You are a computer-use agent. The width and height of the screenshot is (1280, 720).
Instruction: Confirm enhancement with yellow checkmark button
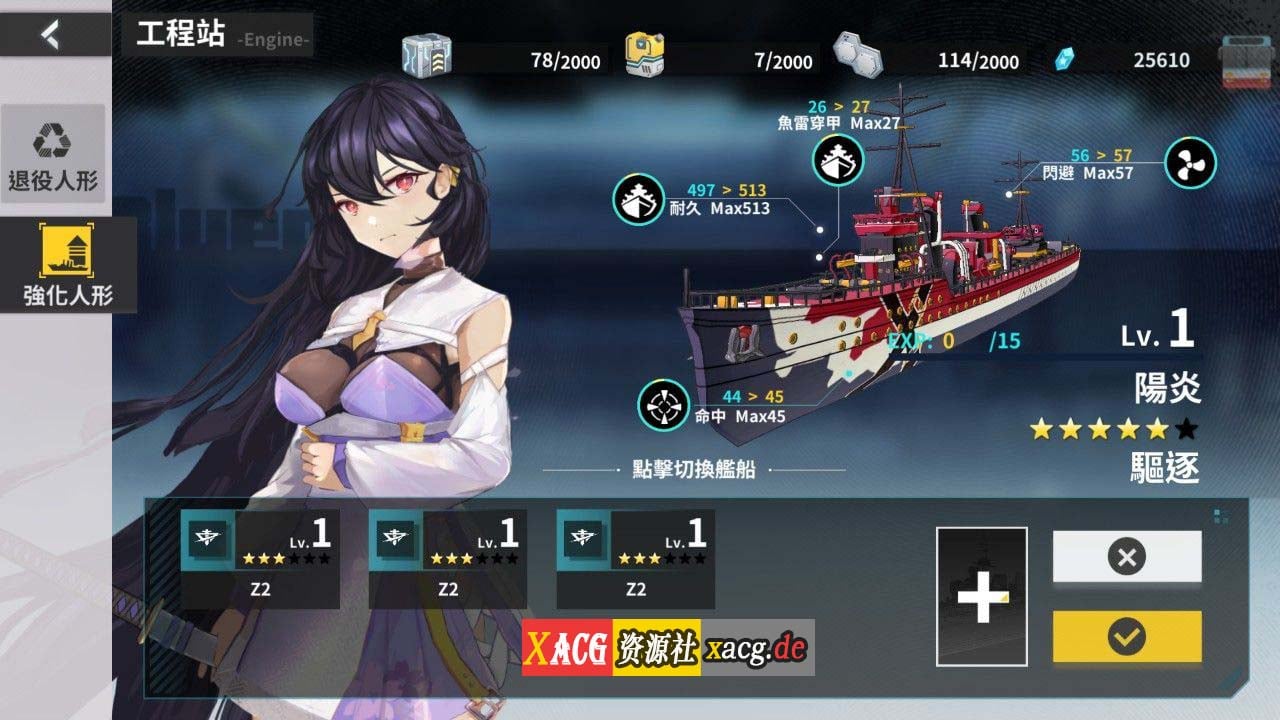click(1127, 636)
